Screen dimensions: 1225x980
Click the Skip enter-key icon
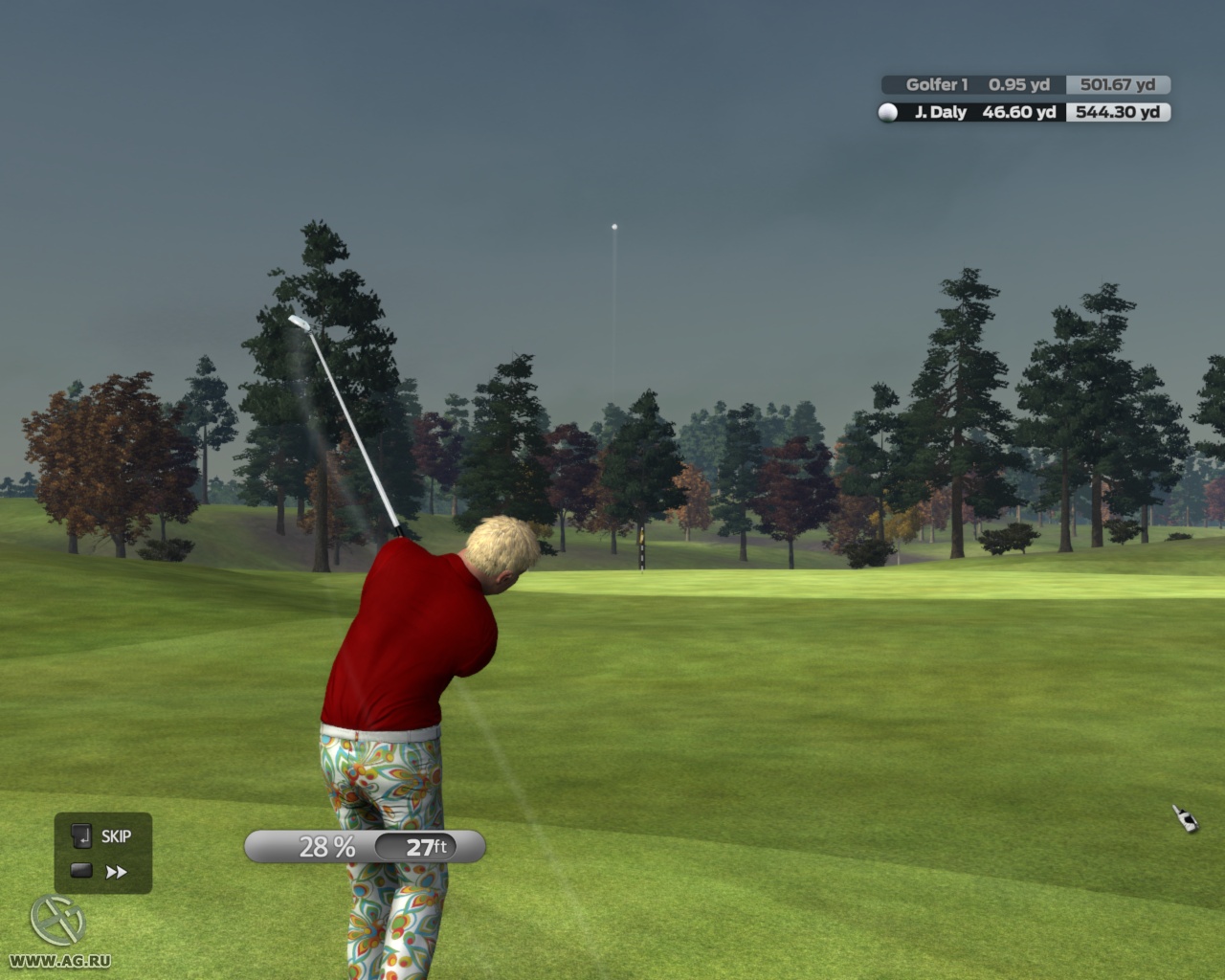(x=82, y=836)
